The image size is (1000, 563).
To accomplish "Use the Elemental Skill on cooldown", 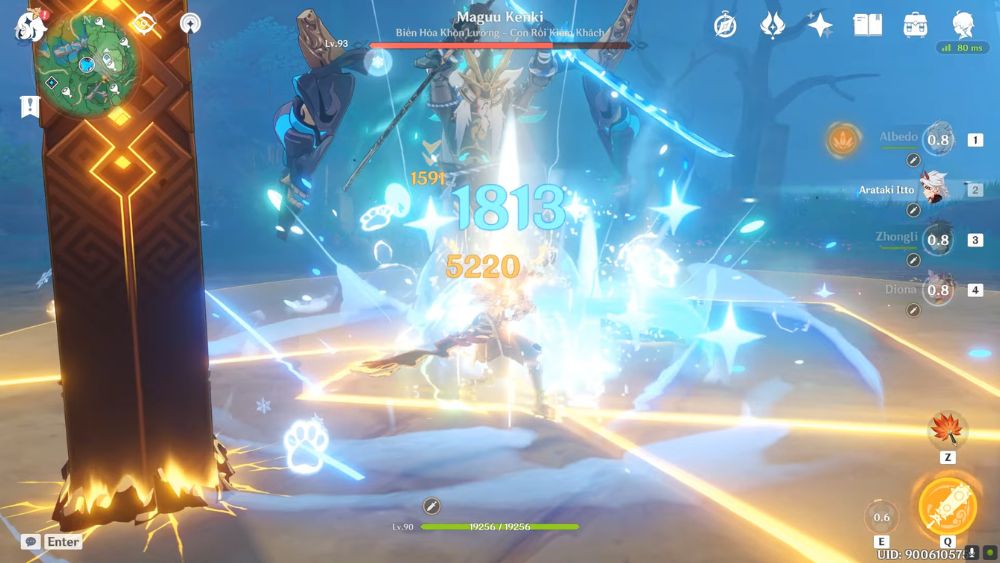I will [x=881, y=517].
